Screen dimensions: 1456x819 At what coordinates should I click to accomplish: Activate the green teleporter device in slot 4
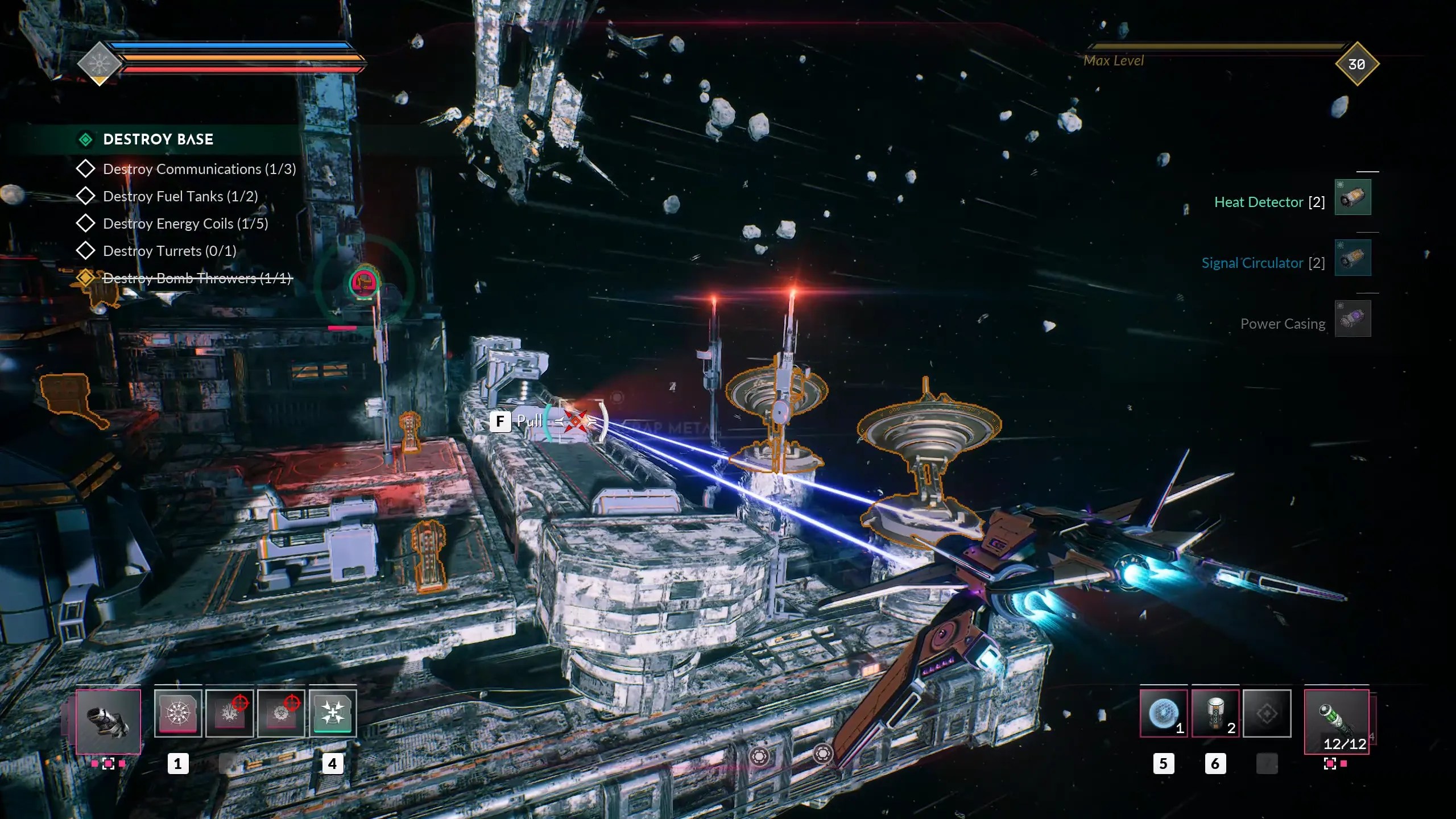[x=333, y=713]
